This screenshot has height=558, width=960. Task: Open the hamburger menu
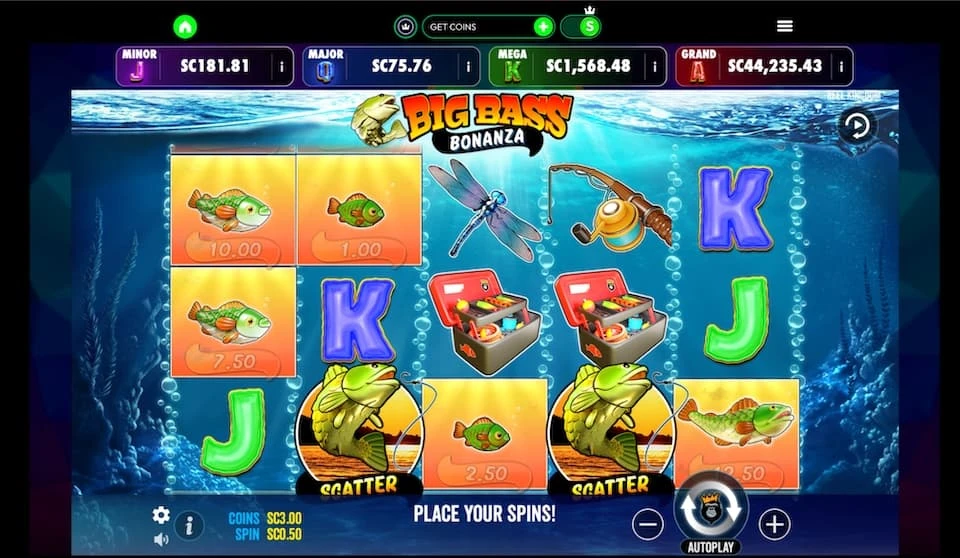785,27
